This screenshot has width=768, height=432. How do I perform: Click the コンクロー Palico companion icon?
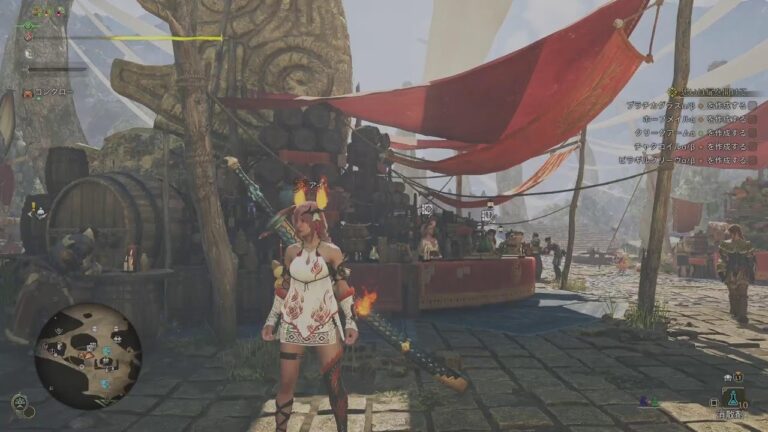tap(27, 93)
